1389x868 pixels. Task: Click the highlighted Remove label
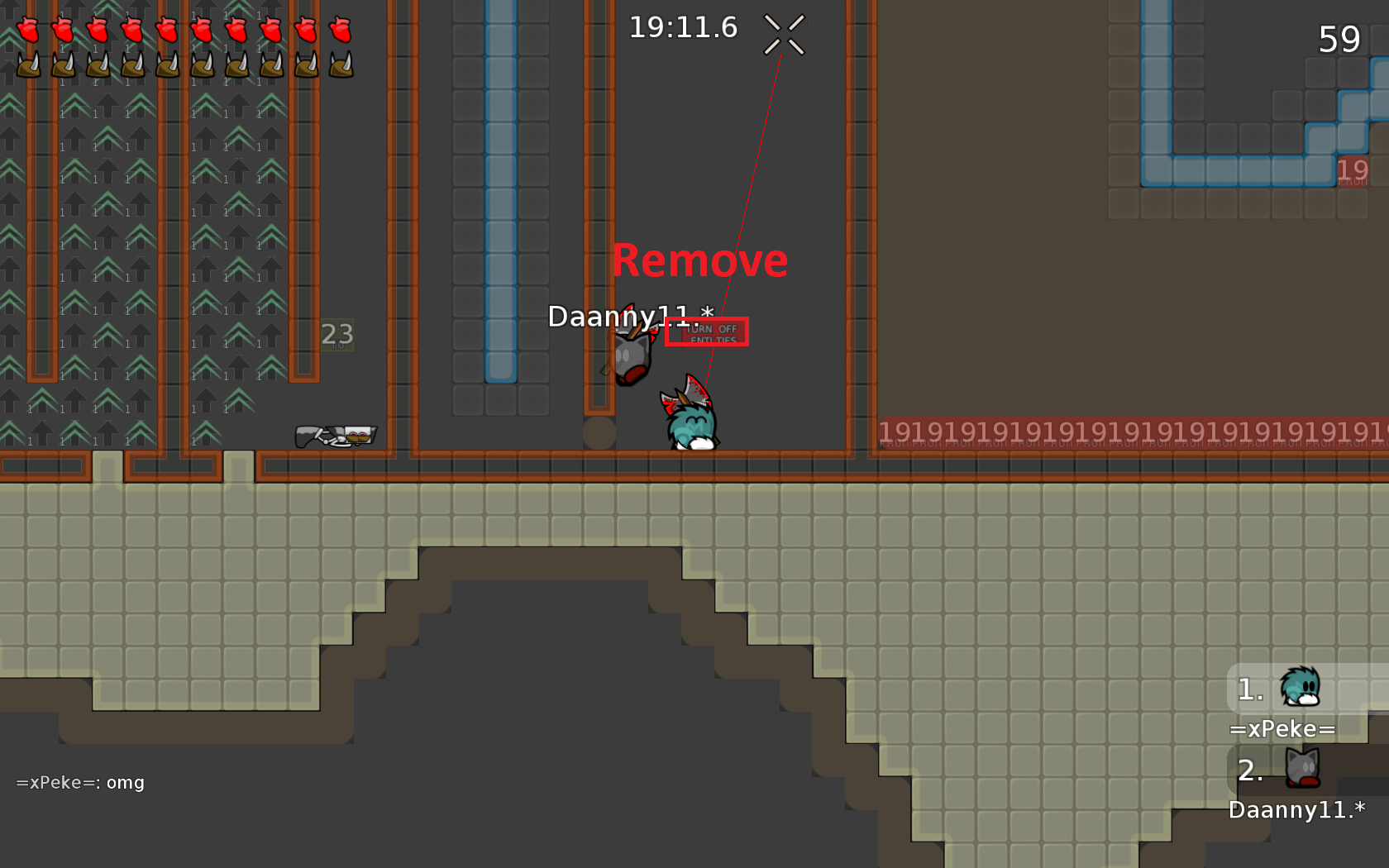pyautogui.click(x=699, y=260)
